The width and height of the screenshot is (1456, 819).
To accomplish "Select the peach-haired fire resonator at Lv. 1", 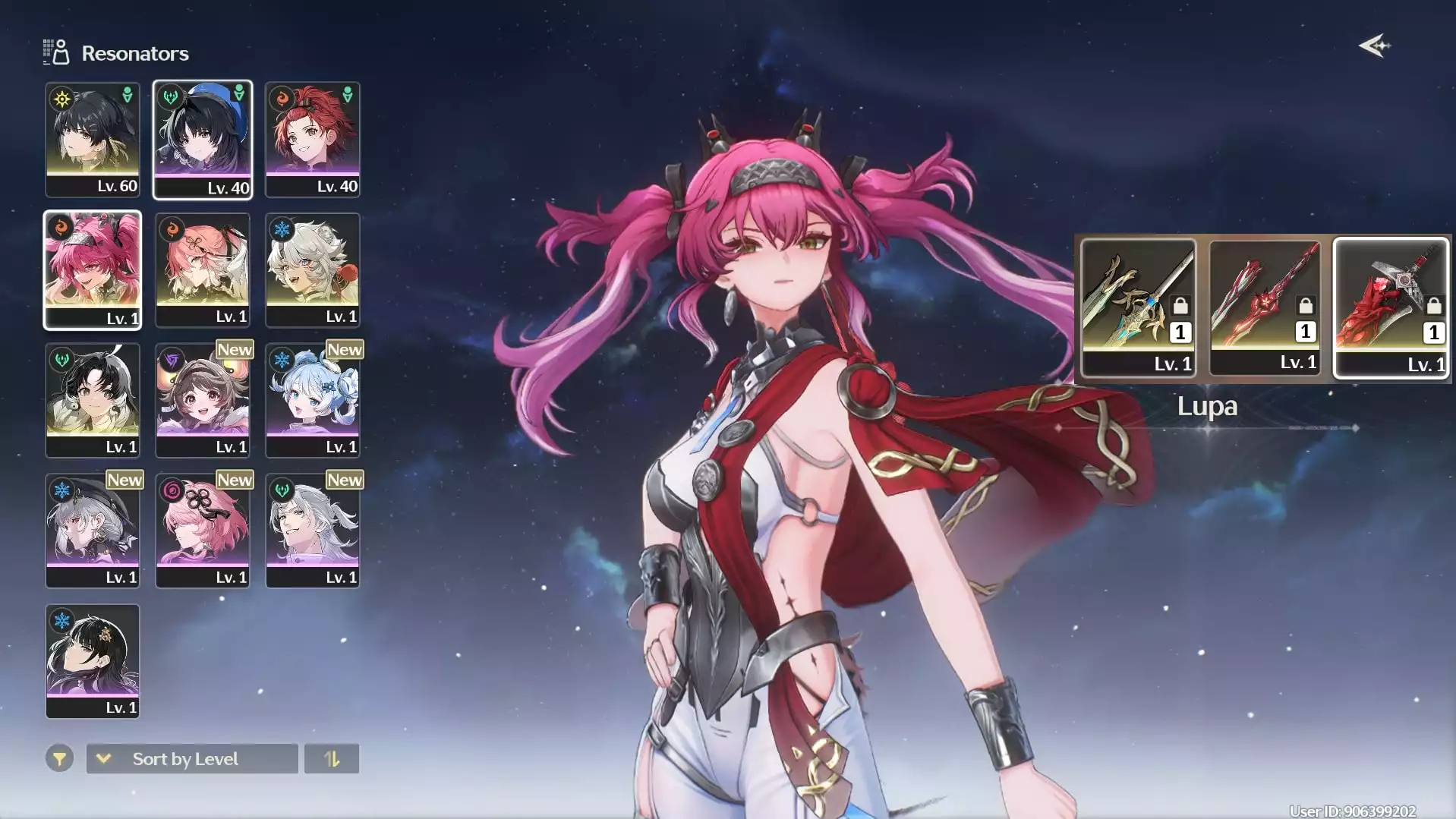I will tap(203, 270).
